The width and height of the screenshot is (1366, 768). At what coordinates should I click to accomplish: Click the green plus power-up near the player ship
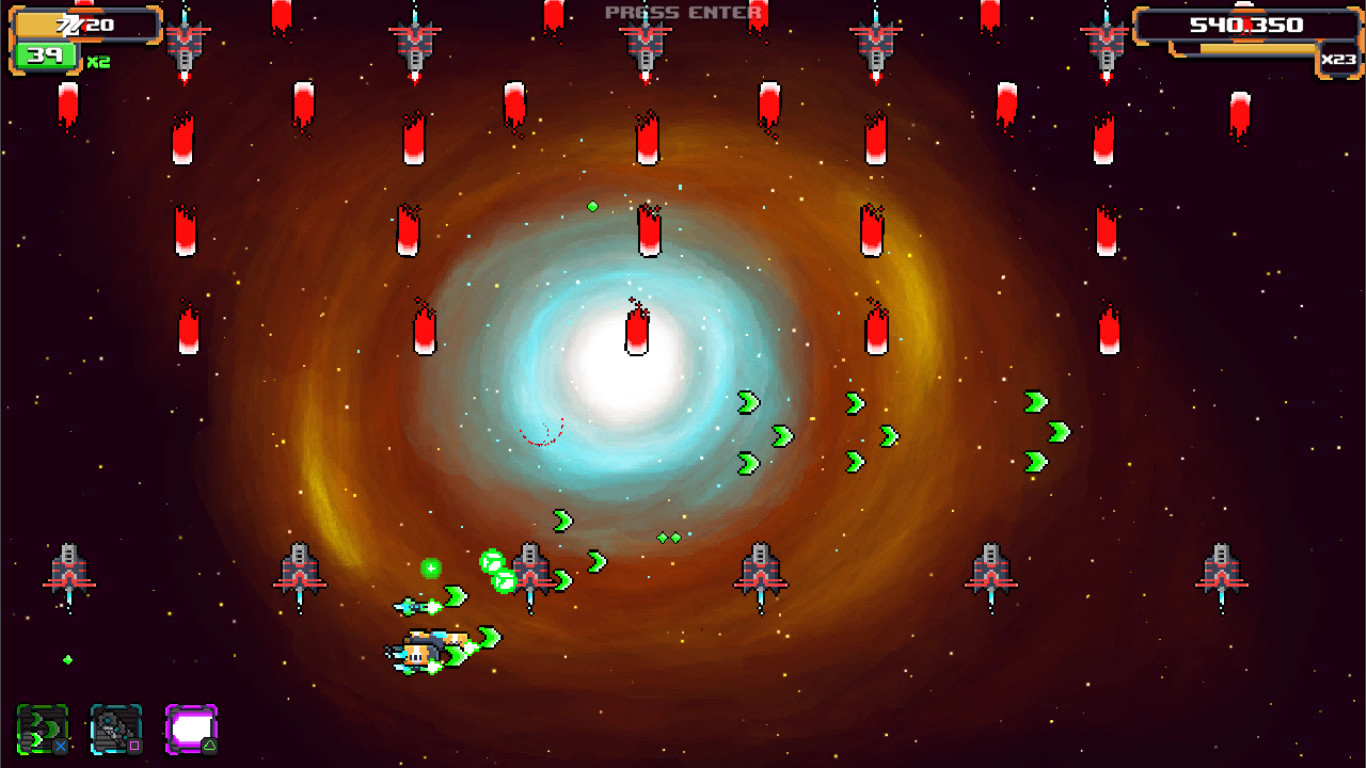click(429, 568)
